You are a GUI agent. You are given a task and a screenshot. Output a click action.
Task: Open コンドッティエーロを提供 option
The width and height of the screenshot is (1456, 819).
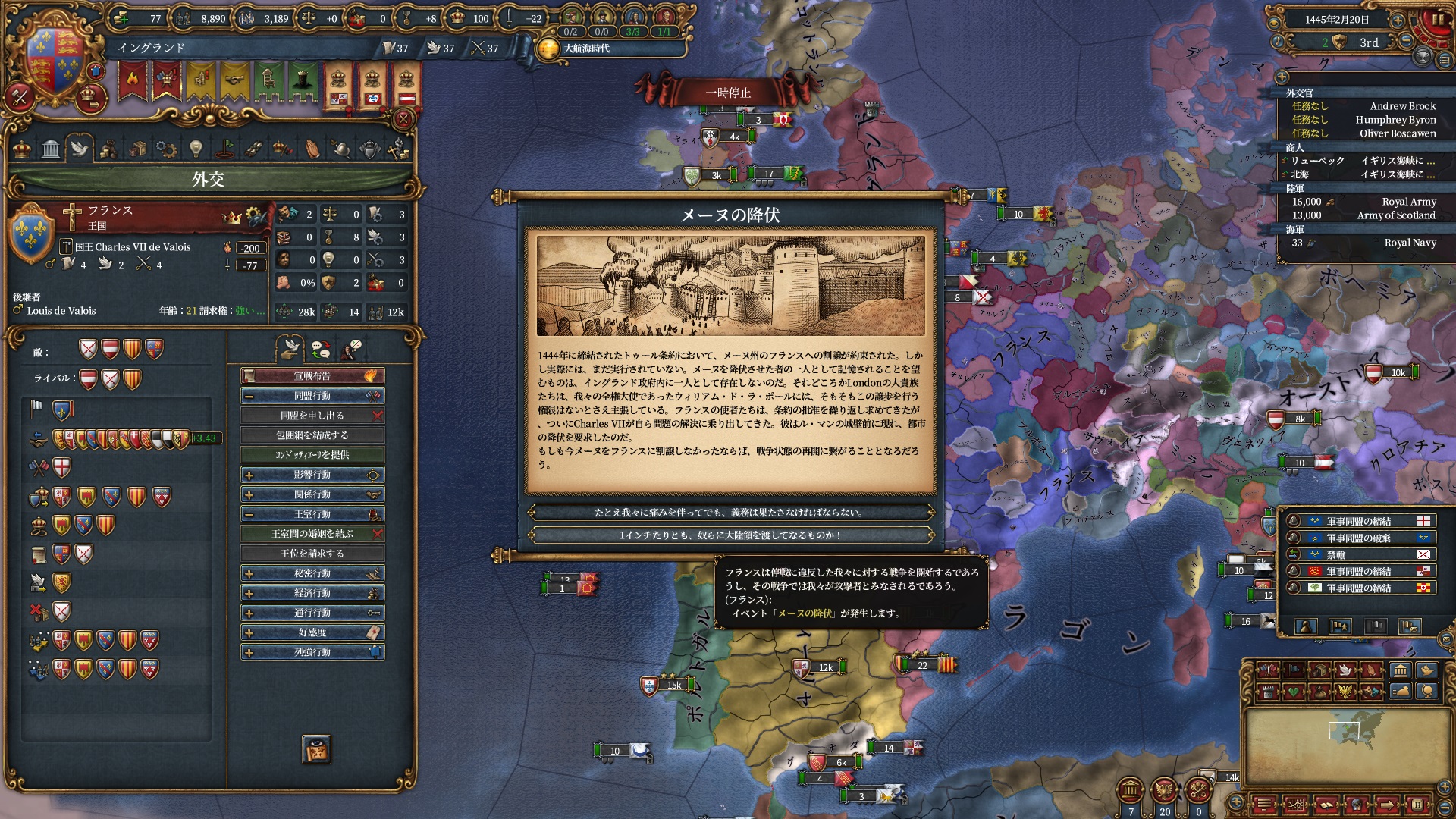[x=312, y=455]
